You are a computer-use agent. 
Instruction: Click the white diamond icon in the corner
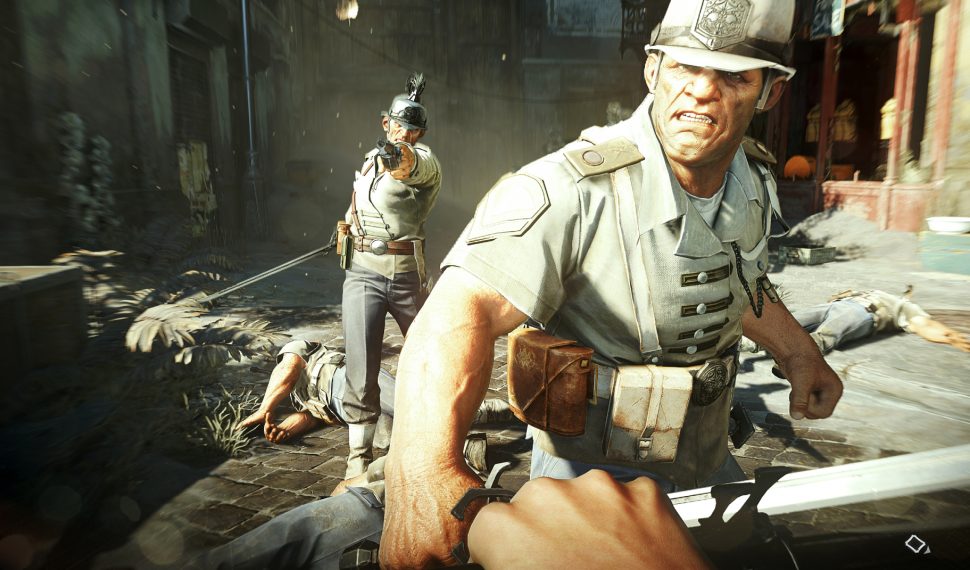(x=916, y=544)
